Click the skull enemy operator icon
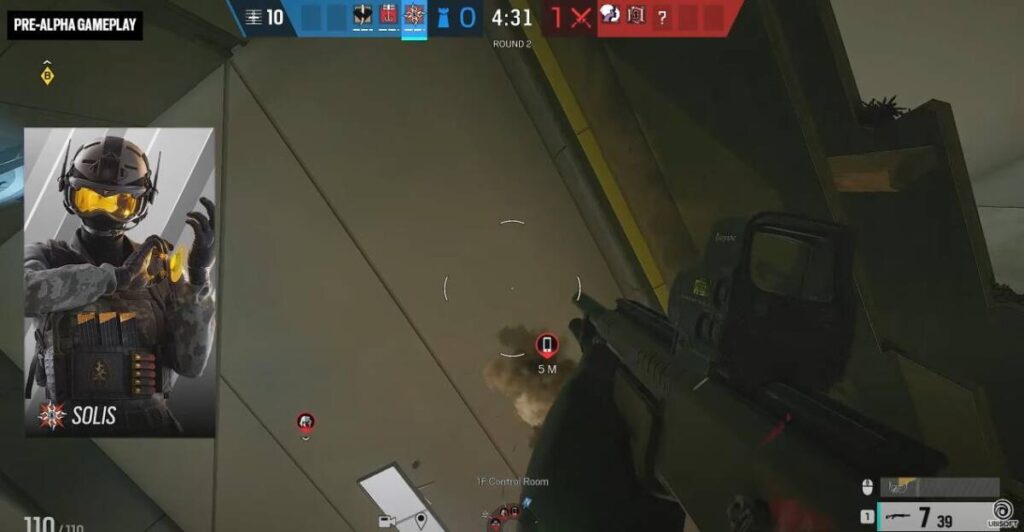The height and width of the screenshot is (532, 1024). (608, 15)
